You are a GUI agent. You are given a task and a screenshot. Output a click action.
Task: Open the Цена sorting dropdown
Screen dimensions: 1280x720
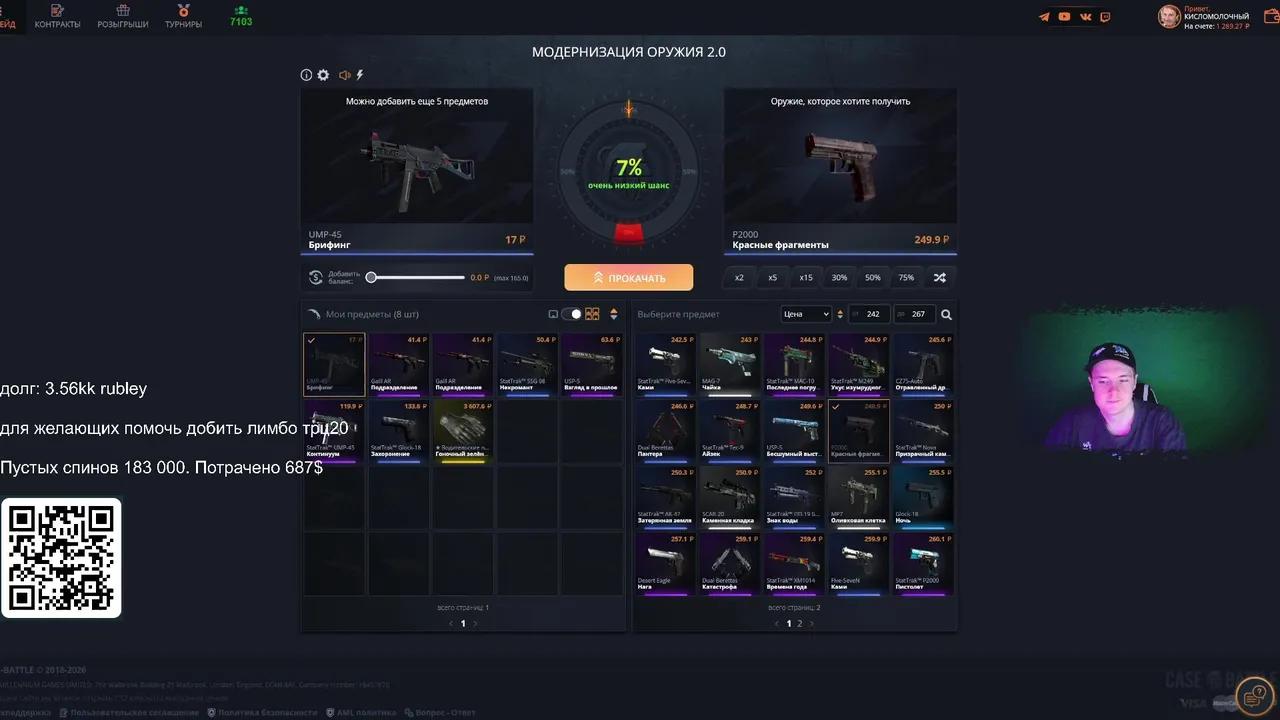point(807,314)
